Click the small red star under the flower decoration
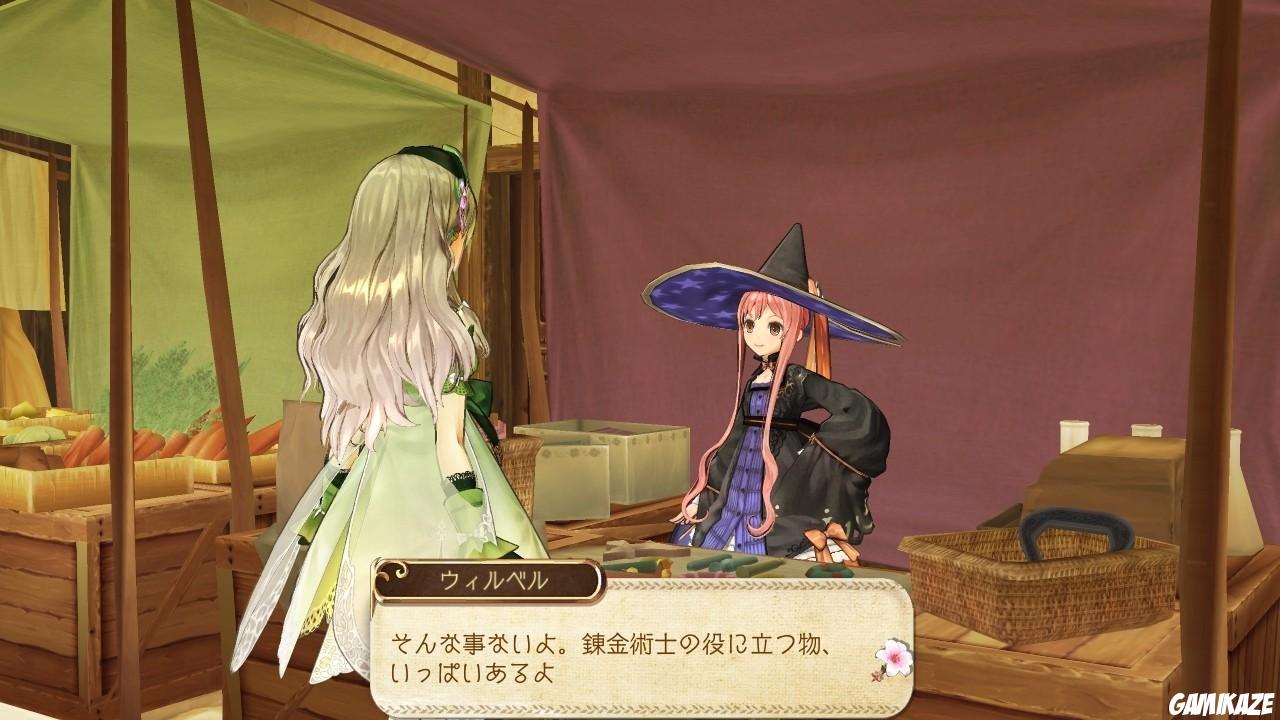 point(876,678)
